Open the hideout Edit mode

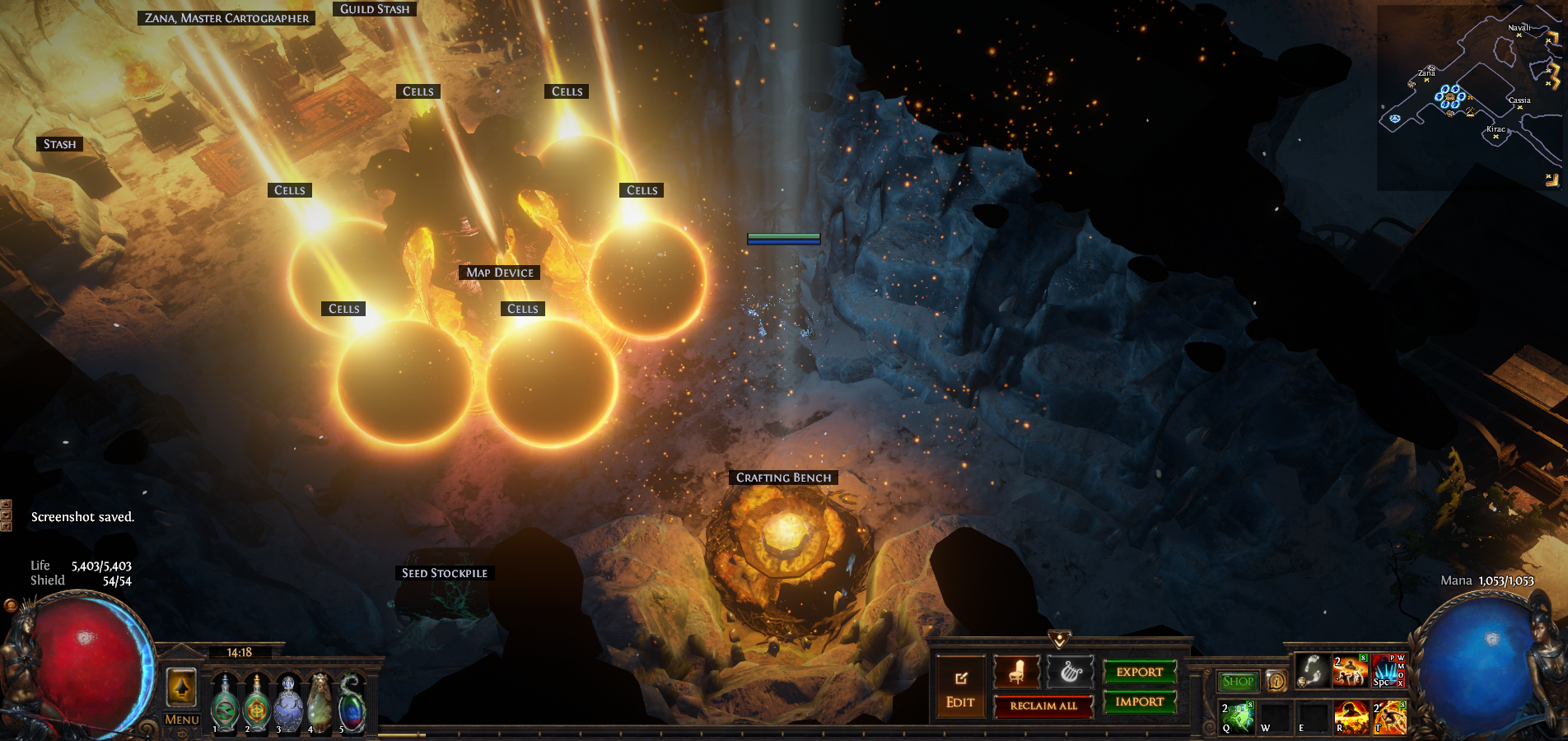[x=960, y=688]
